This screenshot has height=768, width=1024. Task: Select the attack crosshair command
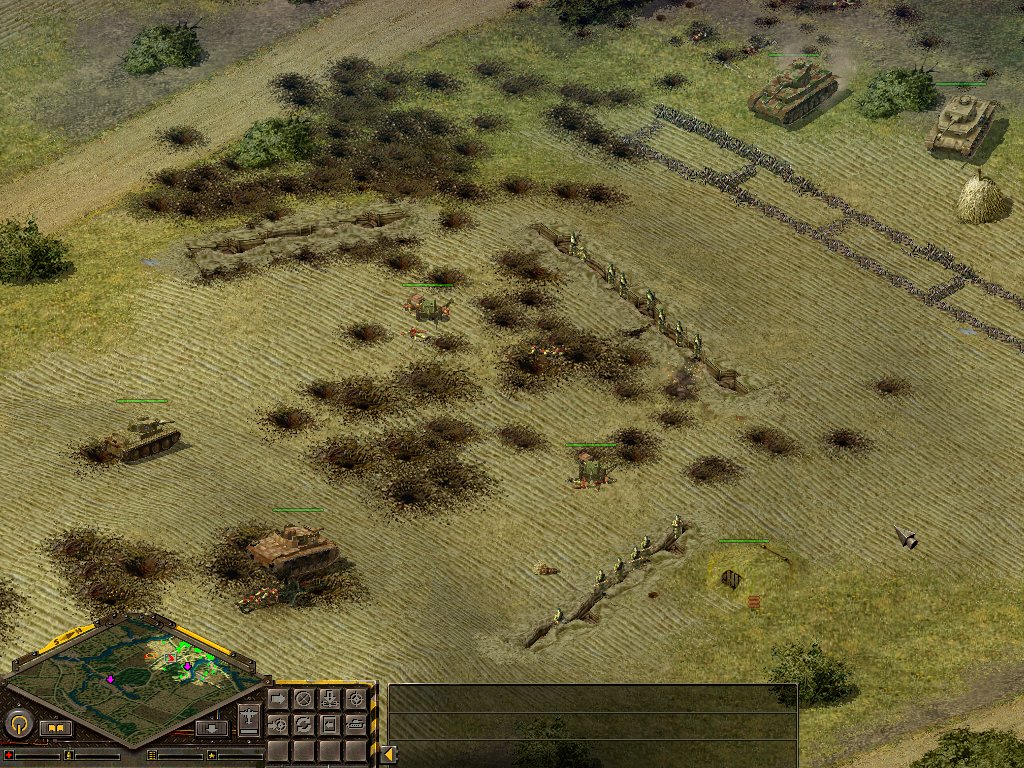[356, 699]
